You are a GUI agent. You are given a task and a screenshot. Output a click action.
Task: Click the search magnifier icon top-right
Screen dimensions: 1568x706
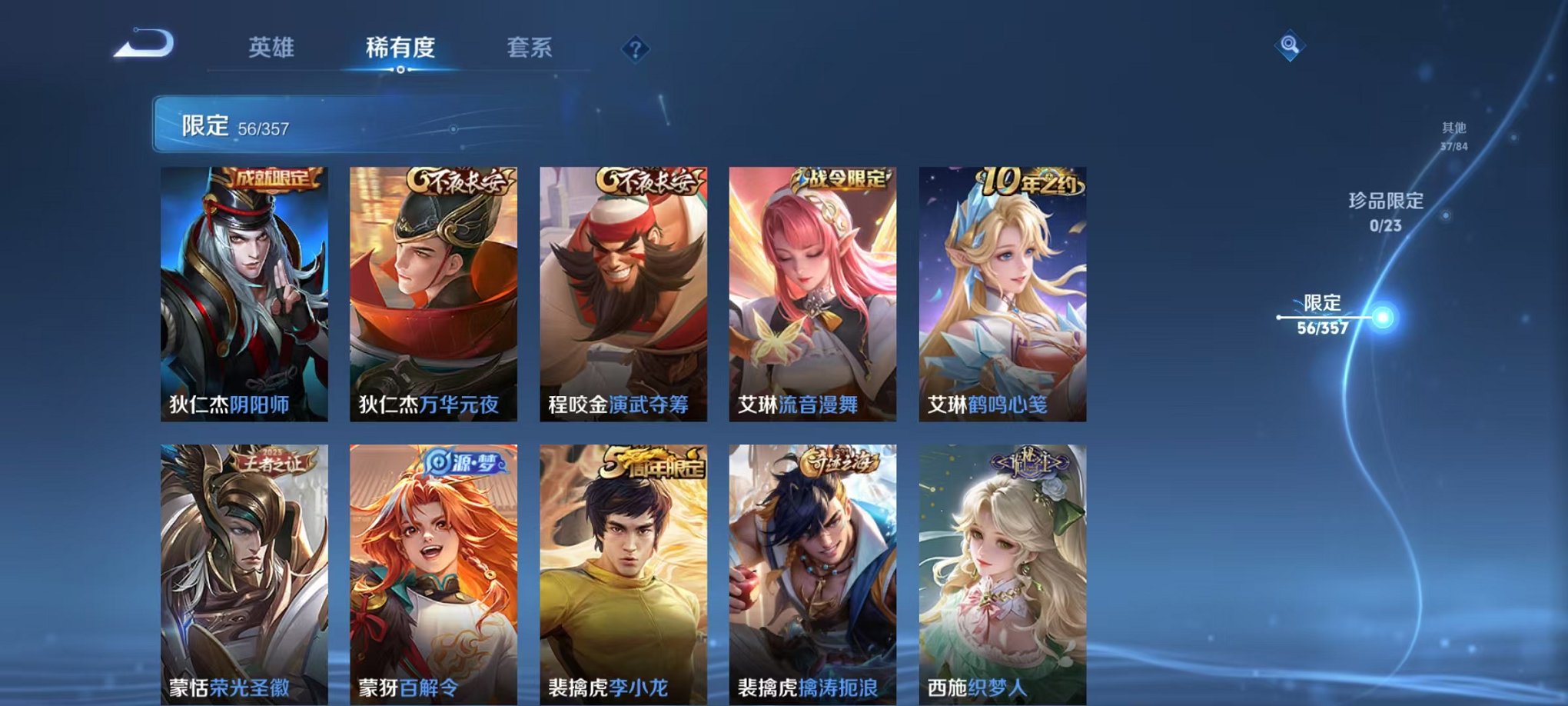(x=1290, y=45)
